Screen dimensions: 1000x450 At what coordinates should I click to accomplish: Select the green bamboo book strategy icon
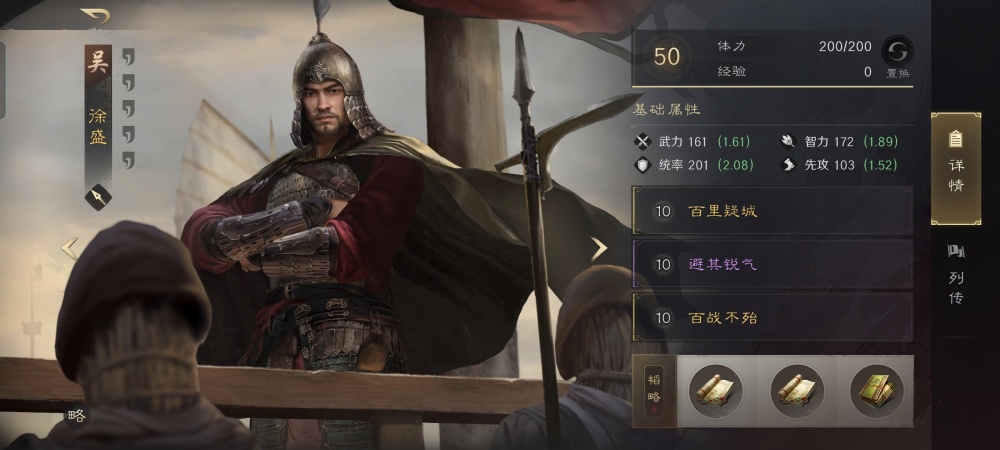pos(876,390)
